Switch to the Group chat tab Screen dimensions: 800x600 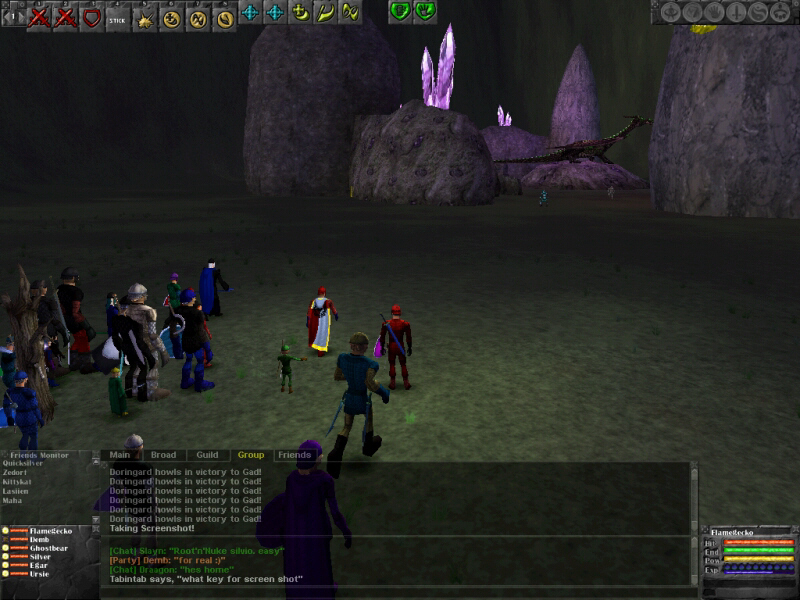(251, 455)
